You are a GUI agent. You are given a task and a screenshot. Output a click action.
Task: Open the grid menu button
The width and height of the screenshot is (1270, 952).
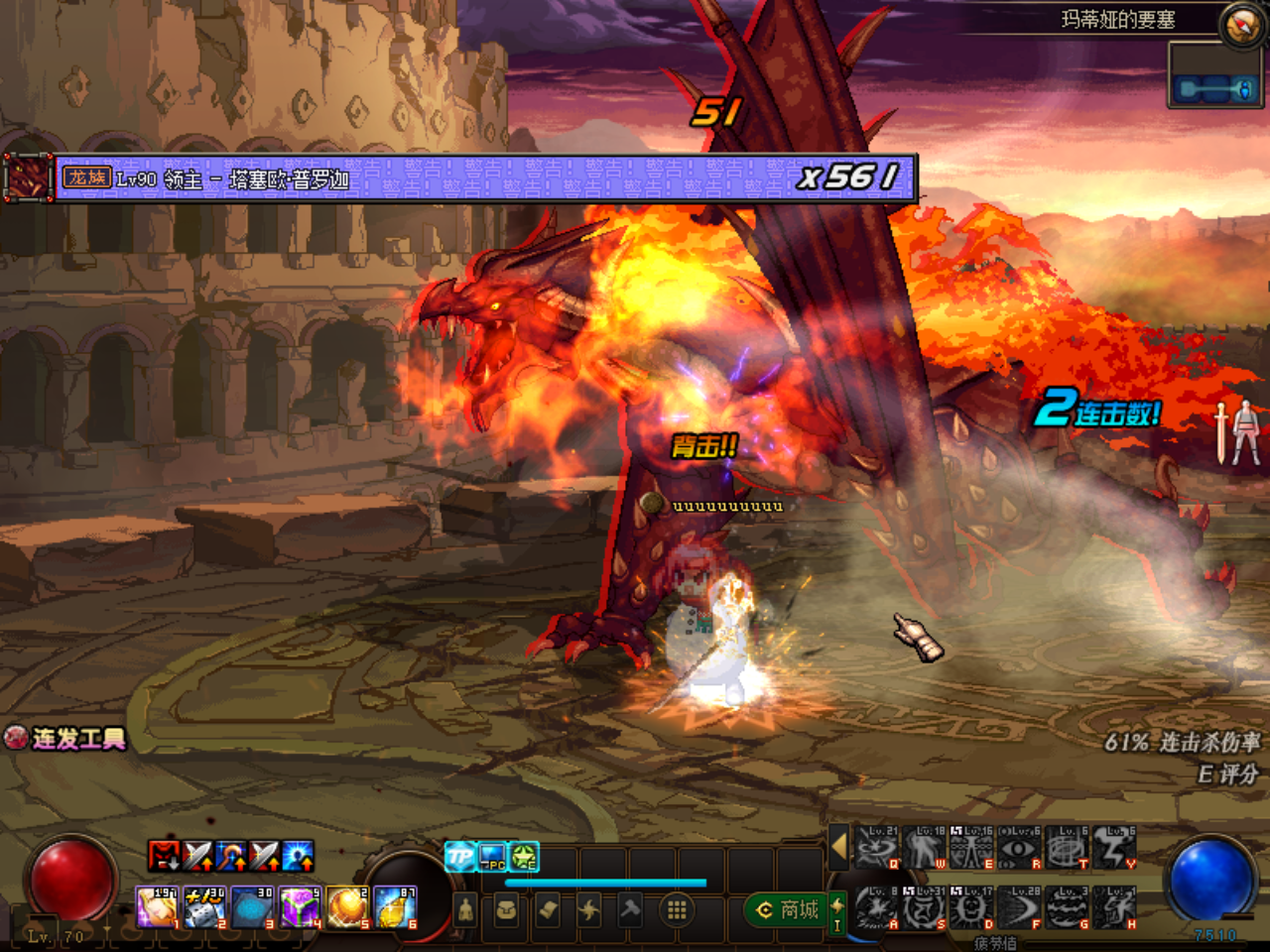coord(677,909)
